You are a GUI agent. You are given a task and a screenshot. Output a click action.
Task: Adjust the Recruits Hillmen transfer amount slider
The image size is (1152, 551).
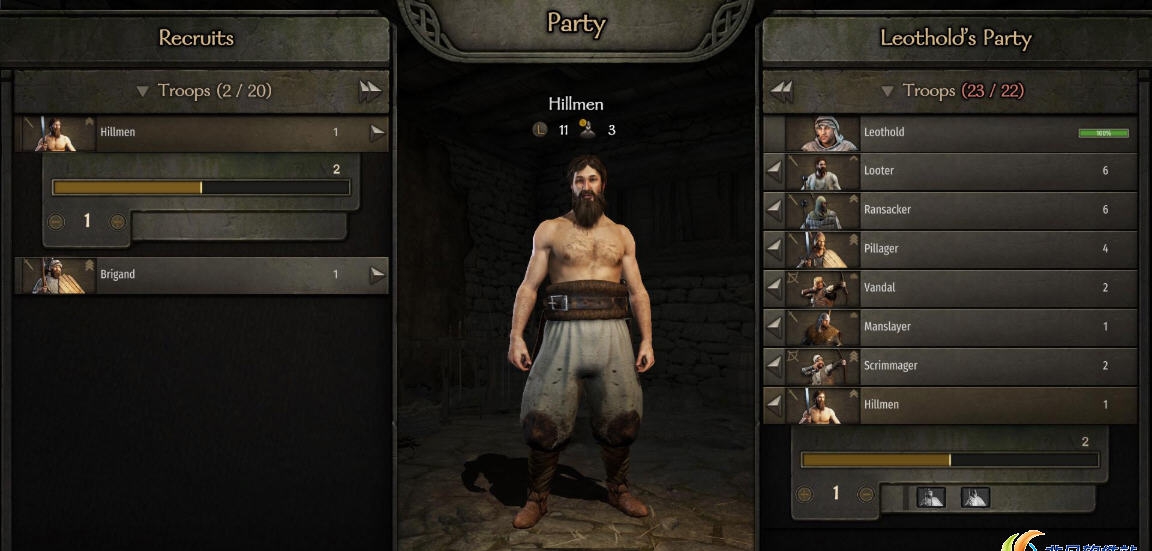(x=201, y=187)
